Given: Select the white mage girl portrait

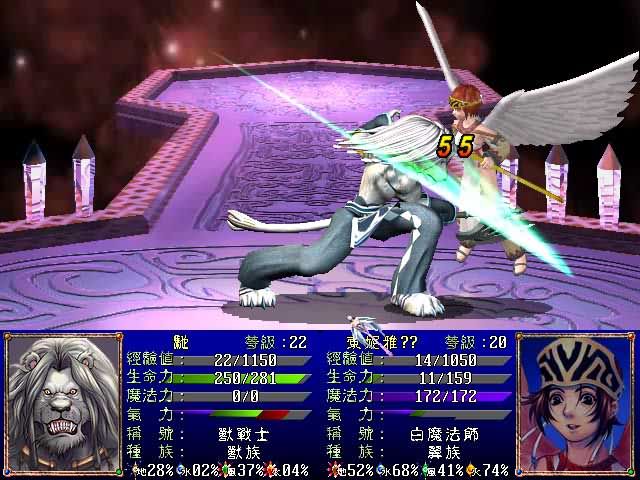Looking at the screenshot, I should [x=577, y=404].
